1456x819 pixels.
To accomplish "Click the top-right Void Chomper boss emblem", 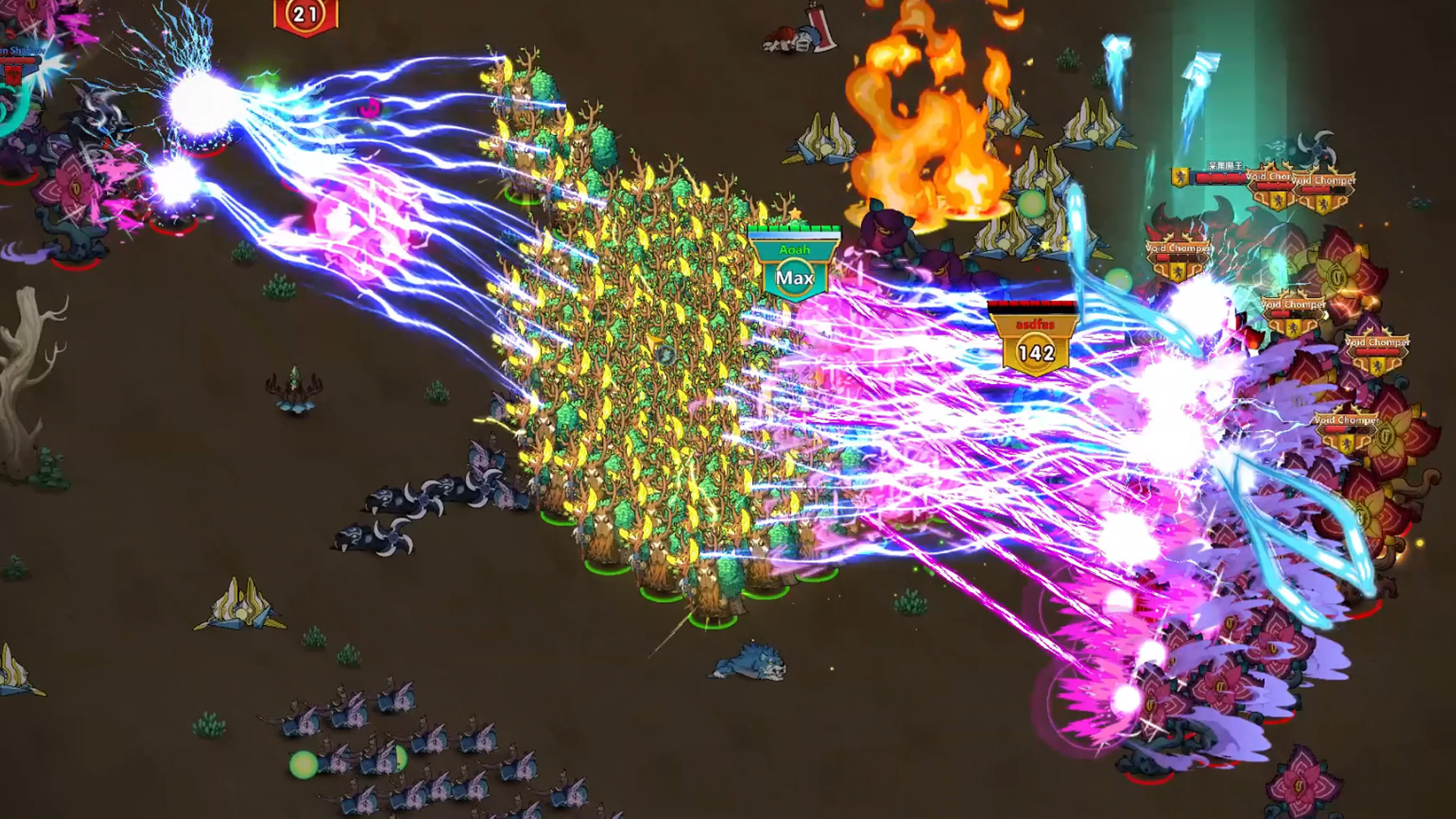I will (1324, 203).
